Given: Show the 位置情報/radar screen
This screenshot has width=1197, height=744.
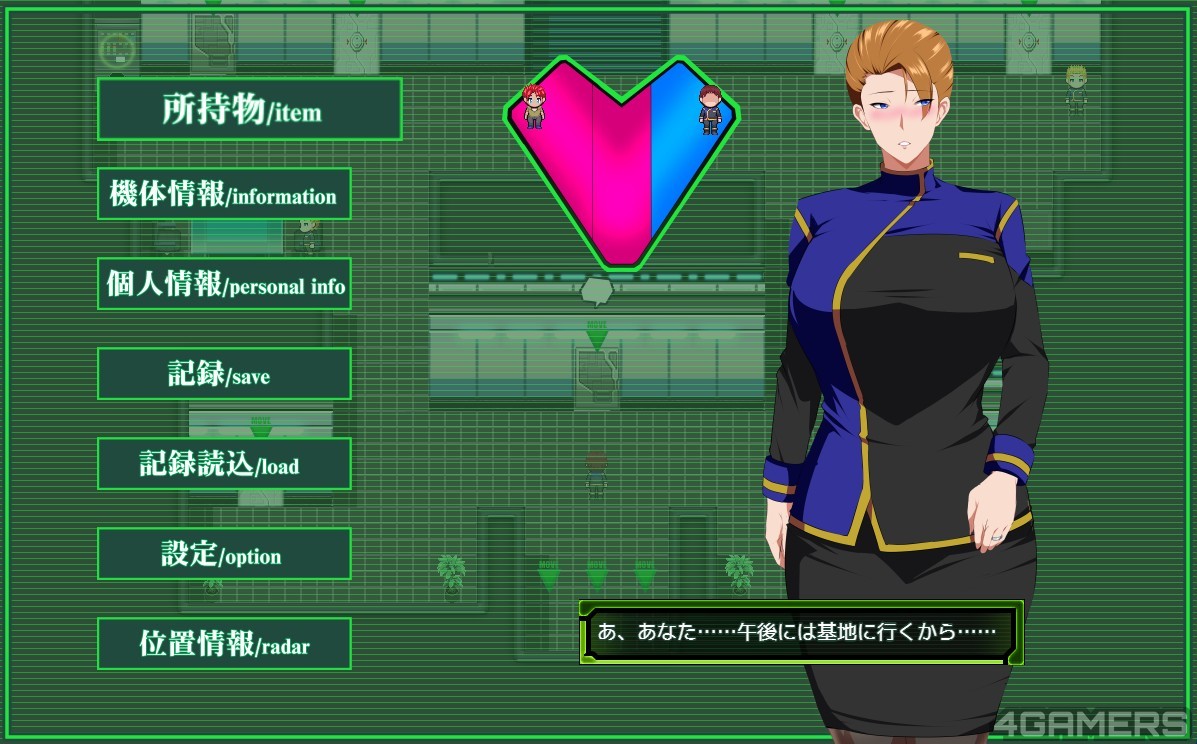Looking at the screenshot, I should [x=224, y=644].
